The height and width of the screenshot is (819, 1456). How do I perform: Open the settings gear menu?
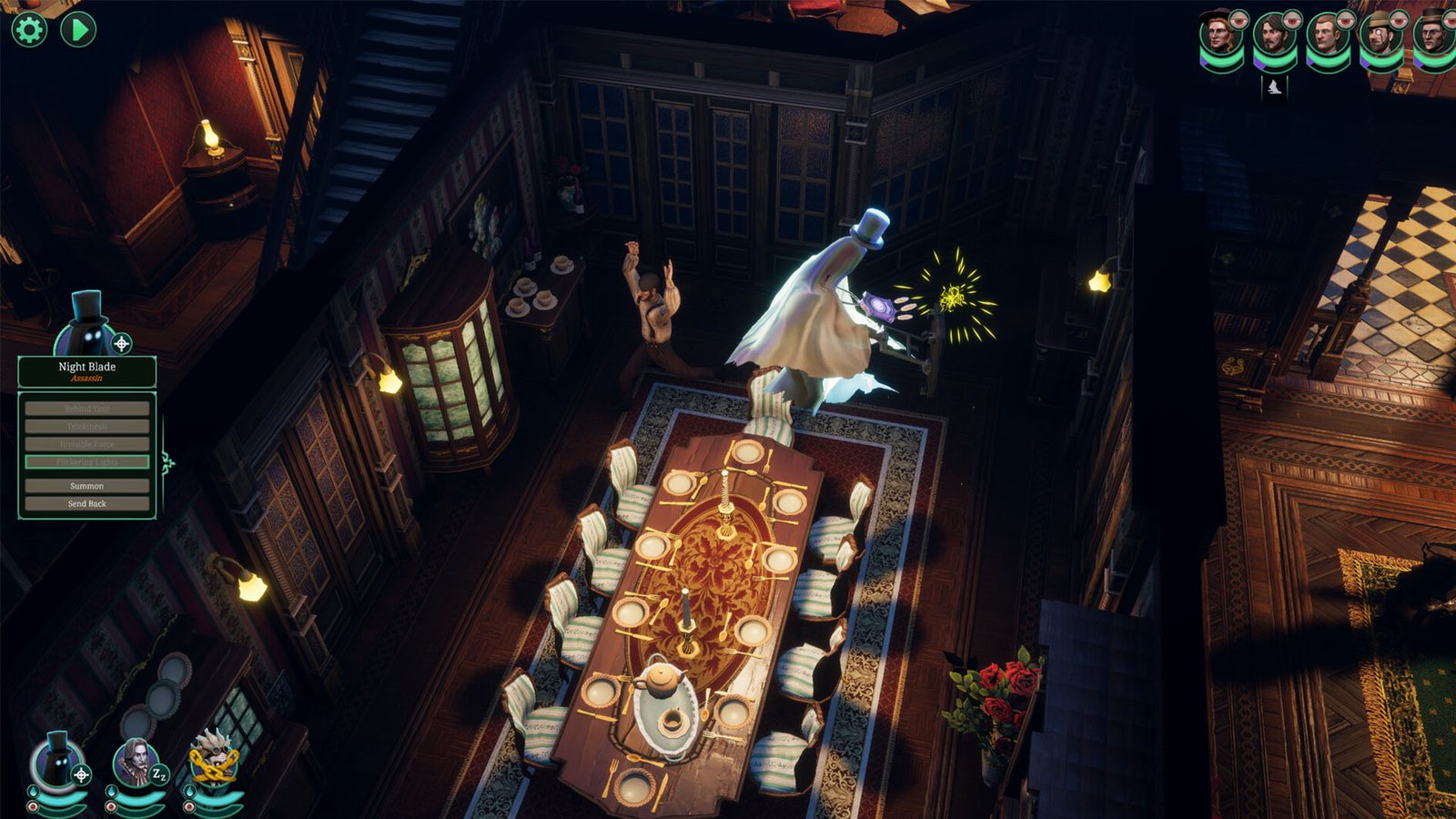[x=28, y=29]
